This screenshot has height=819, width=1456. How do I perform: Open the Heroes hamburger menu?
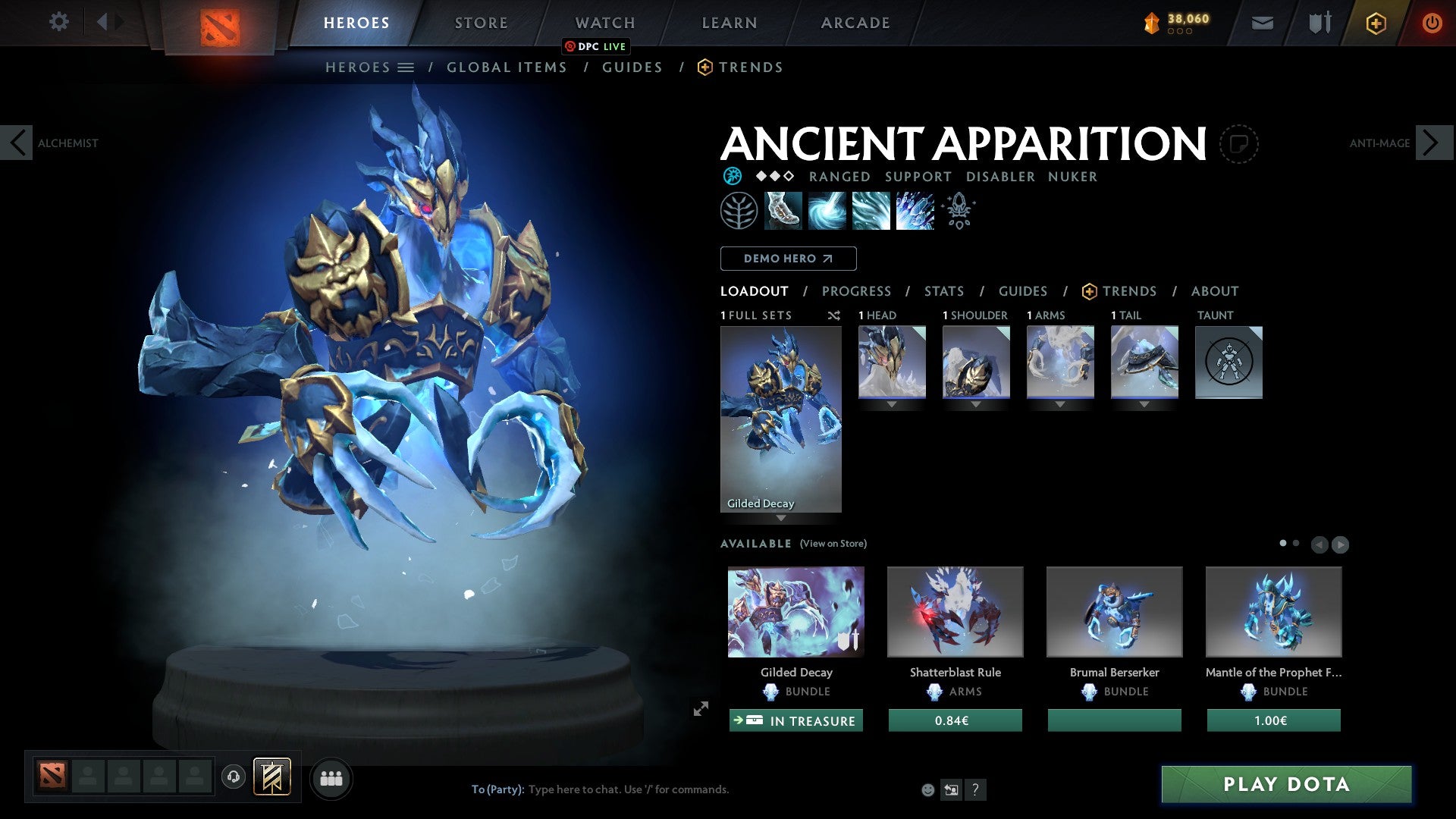[x=407, y=67]
